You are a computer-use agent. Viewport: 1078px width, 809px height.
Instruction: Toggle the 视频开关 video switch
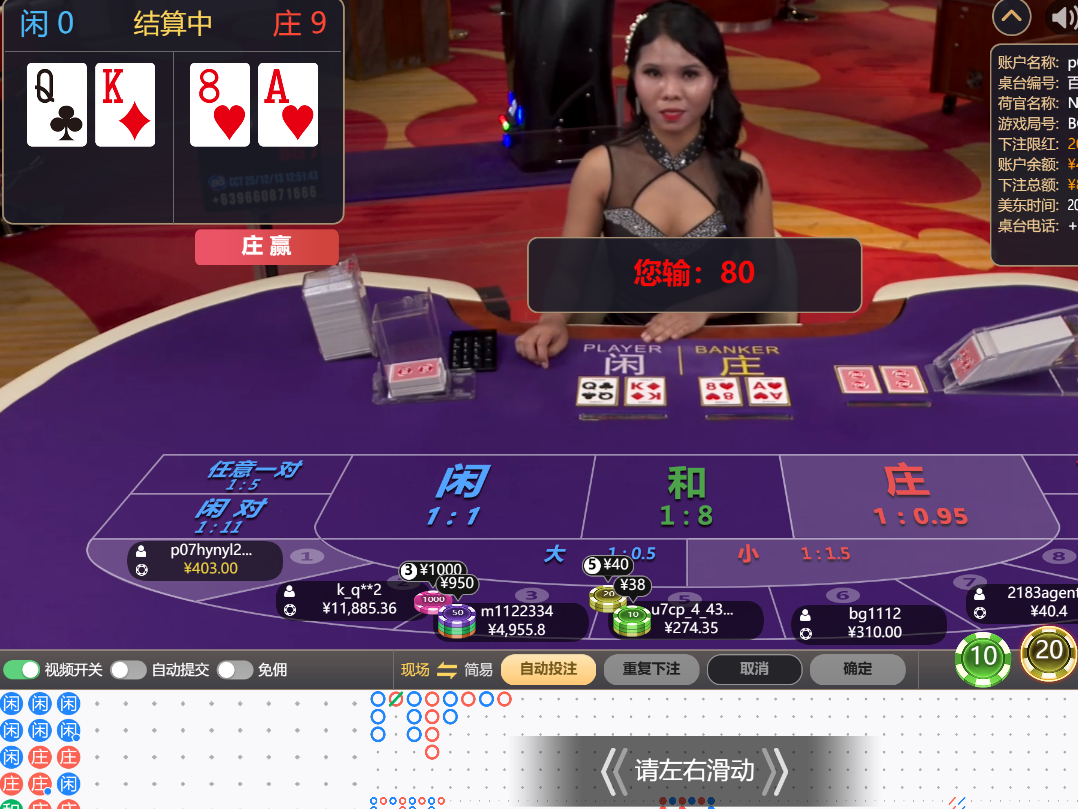21,669
